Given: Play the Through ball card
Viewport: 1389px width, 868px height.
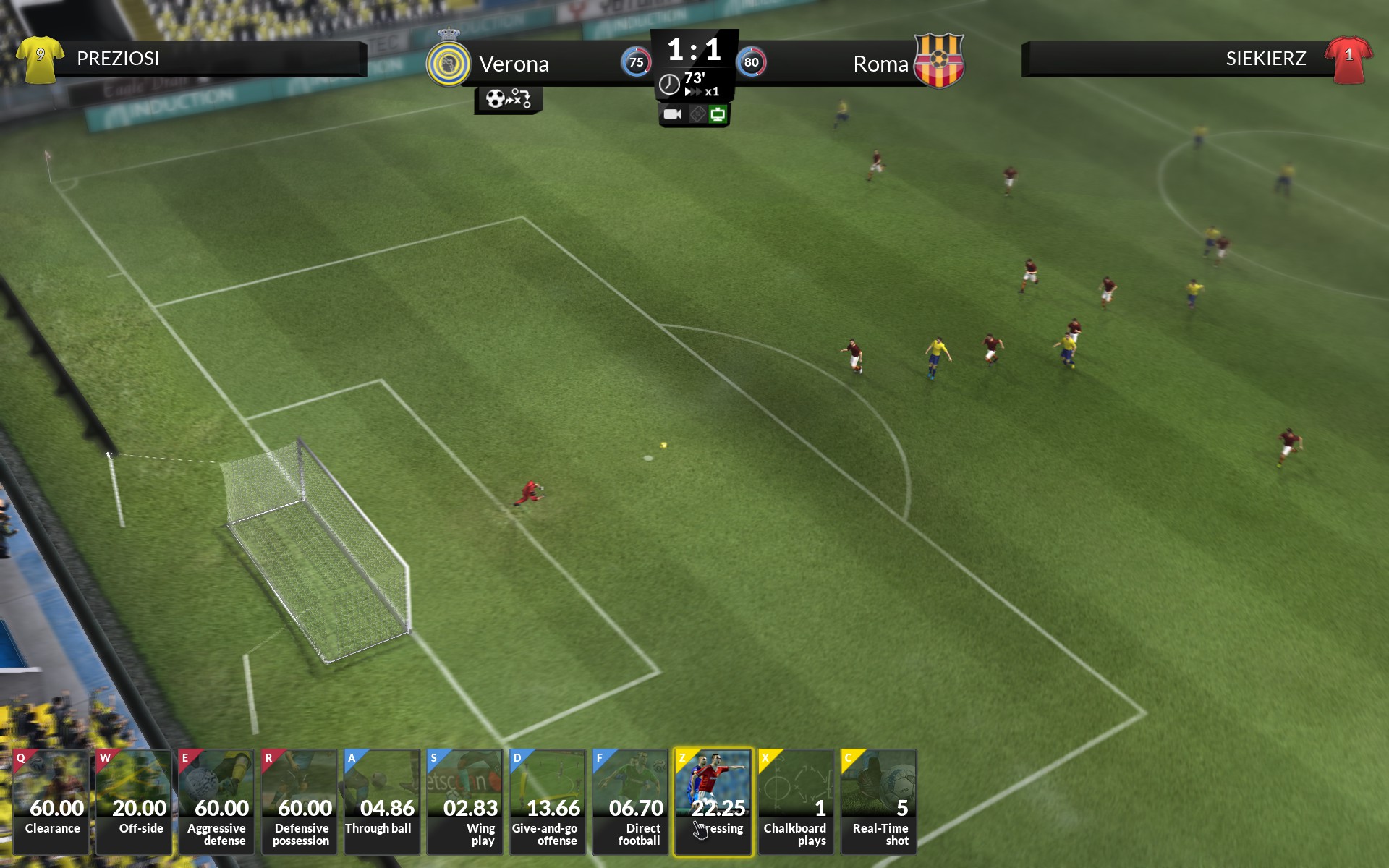Looking at the screenshot, I should coord(382,801).
